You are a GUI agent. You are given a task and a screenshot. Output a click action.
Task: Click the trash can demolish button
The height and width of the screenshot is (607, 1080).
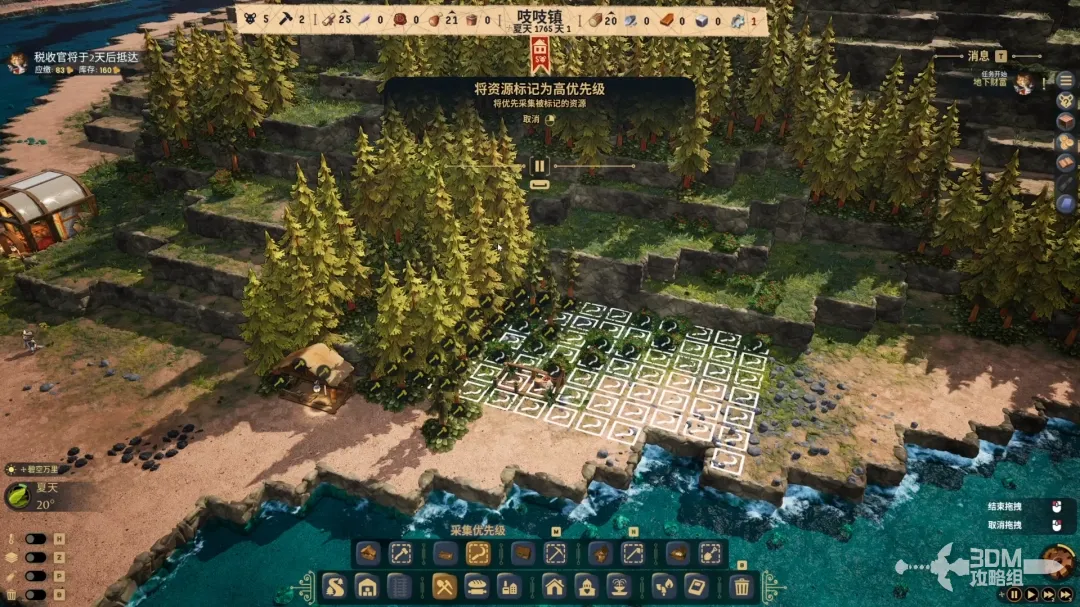coord(741,586)
